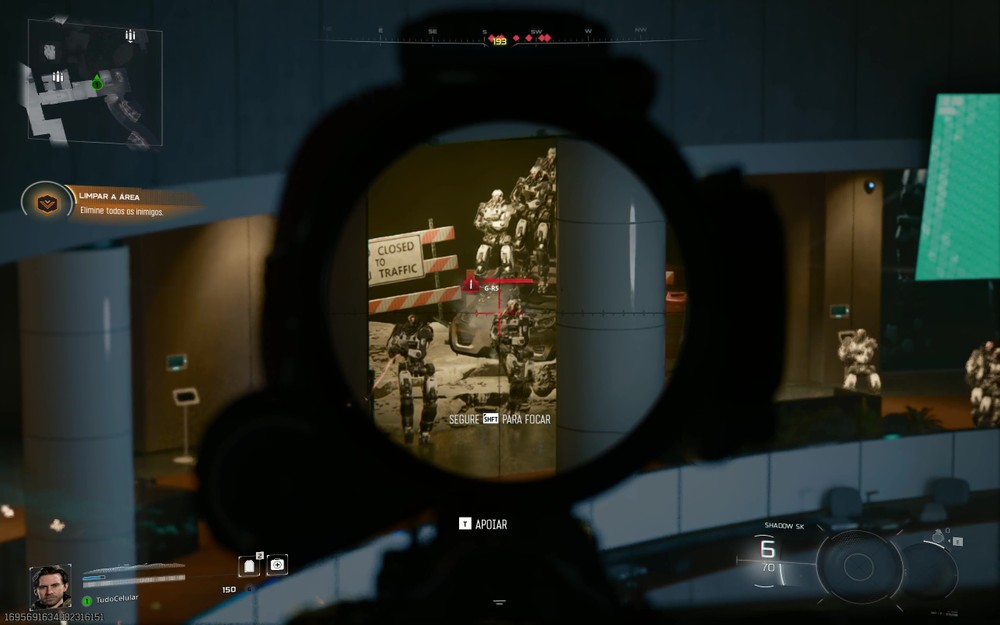Use the medkit item slot
The width and height of the screenshot is (1000, 625).
277,565
